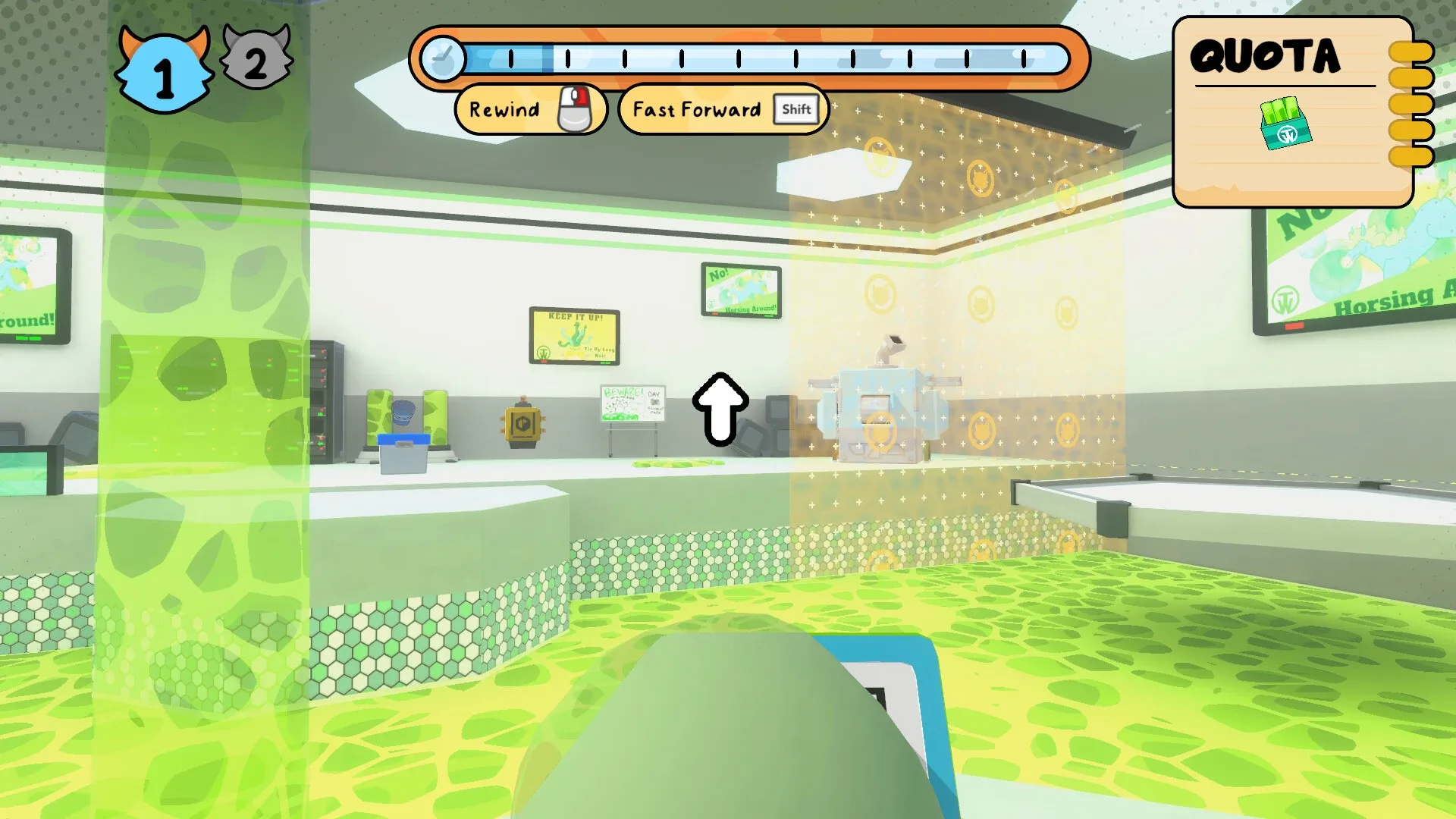Expand the middle yellow Quota notepad tab

pos(1409,102)
